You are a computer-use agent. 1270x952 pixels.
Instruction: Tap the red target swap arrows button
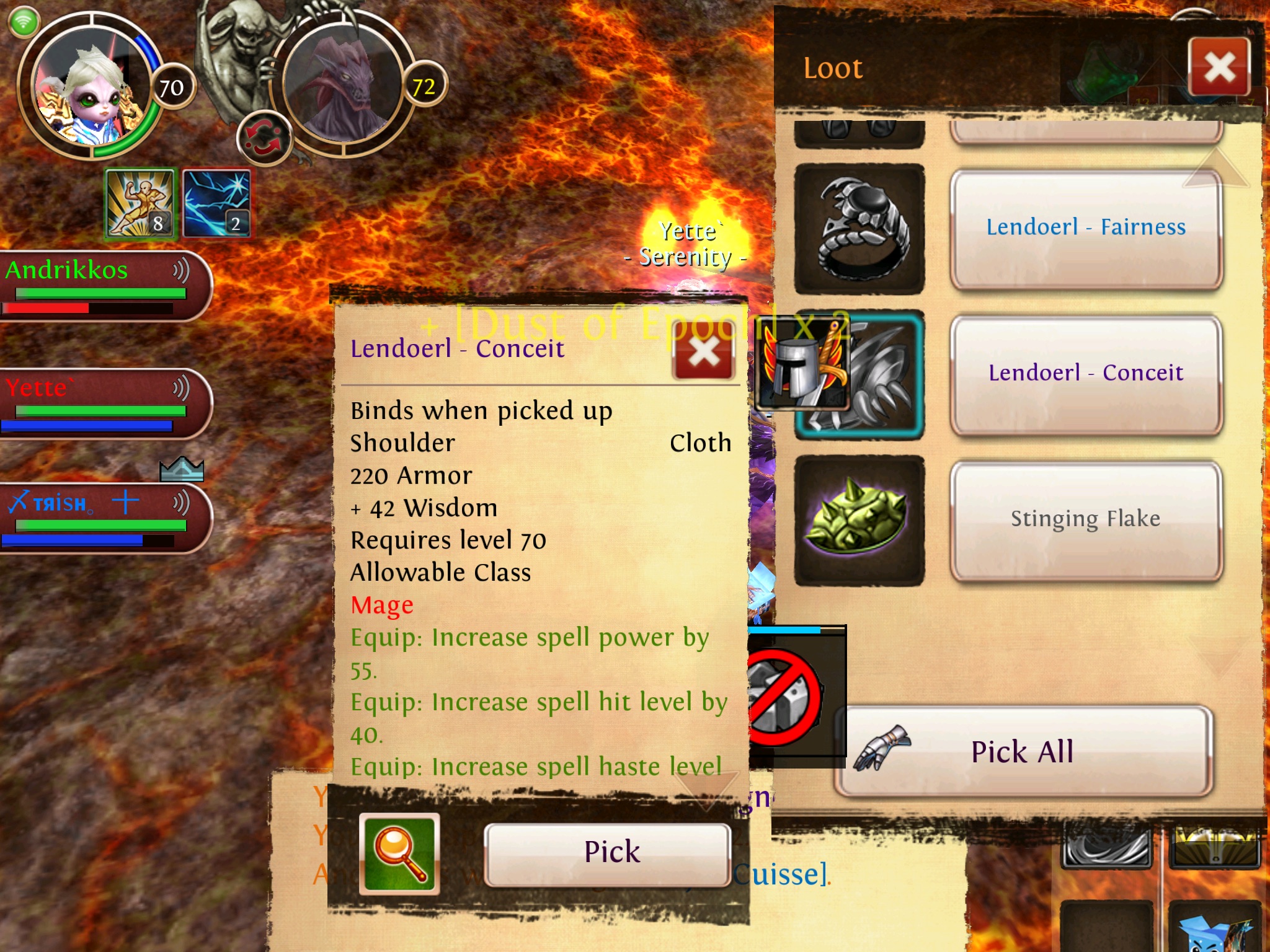tap(264, 138)
